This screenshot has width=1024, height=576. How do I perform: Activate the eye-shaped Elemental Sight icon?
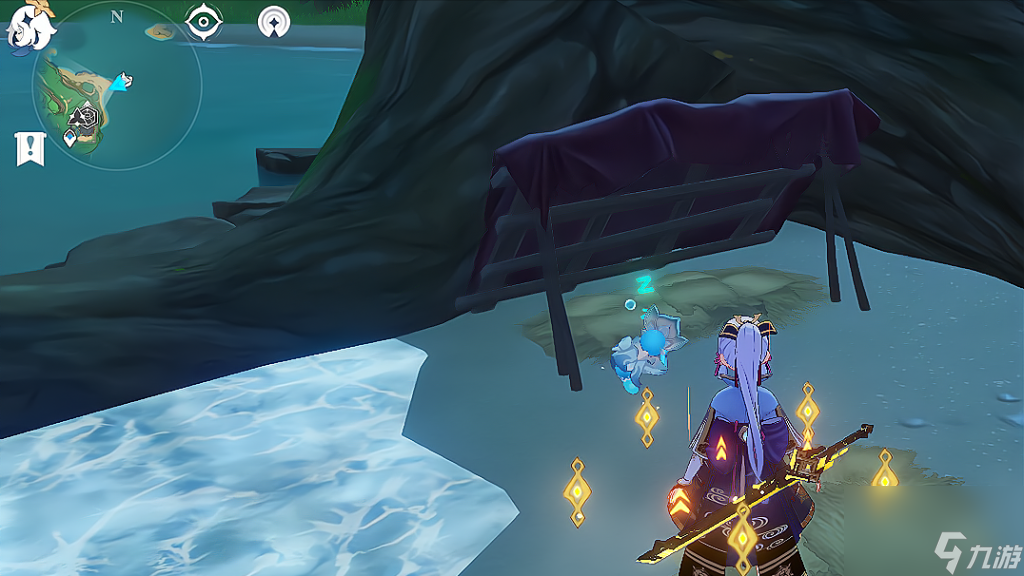click(x=204, y=21)
